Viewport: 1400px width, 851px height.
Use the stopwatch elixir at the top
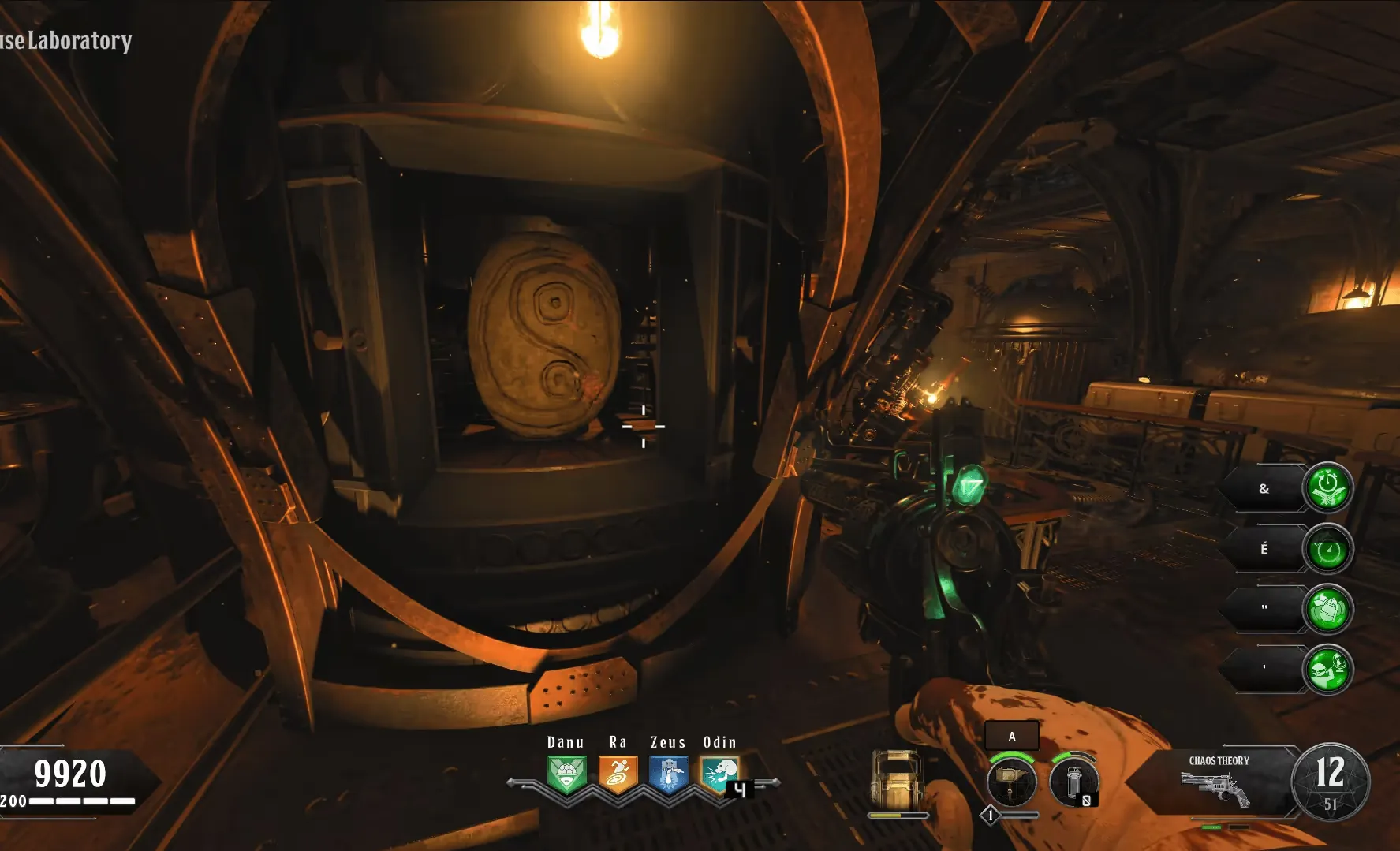[1327, 488]
